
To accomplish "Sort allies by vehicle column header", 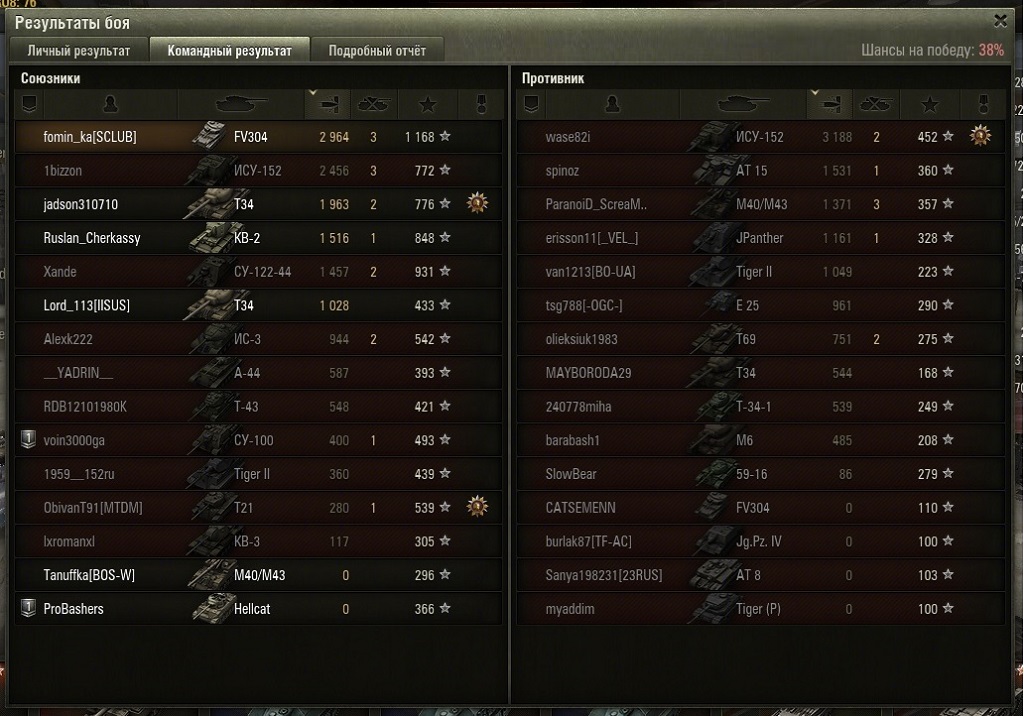I will point(242,104).
